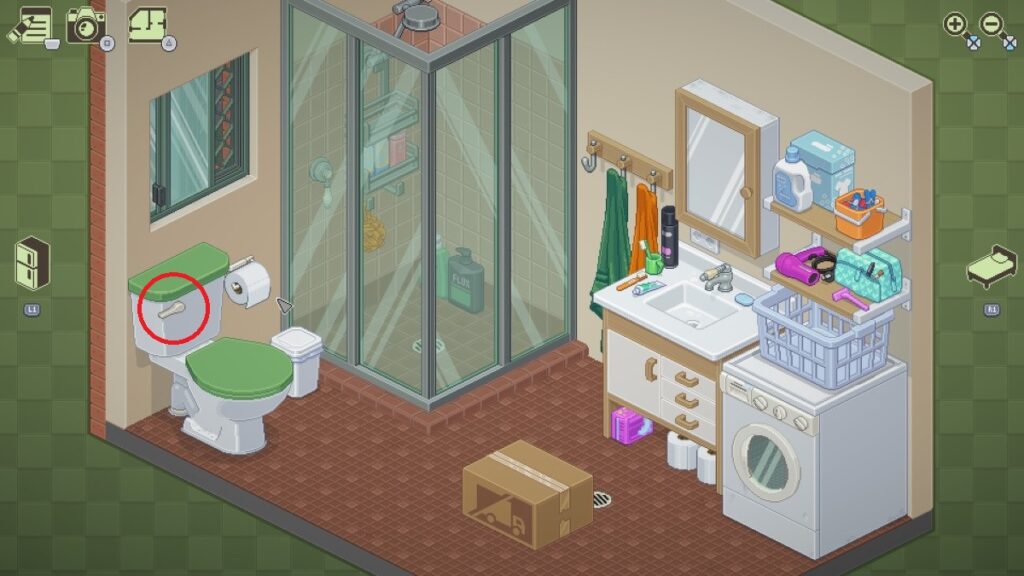Viewport: 1024px width, 576px height.
Task: Switch to the bedroom via bed icon
Action: coord(991,266)
